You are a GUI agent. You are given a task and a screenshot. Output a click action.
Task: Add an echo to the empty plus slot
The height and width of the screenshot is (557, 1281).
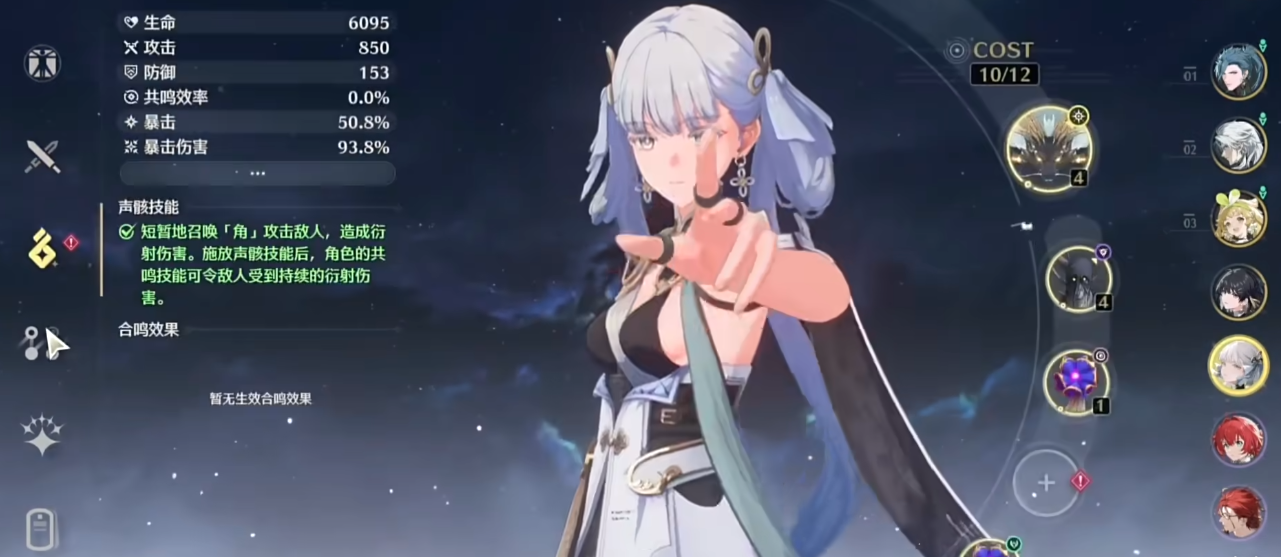pos(1046,483)
